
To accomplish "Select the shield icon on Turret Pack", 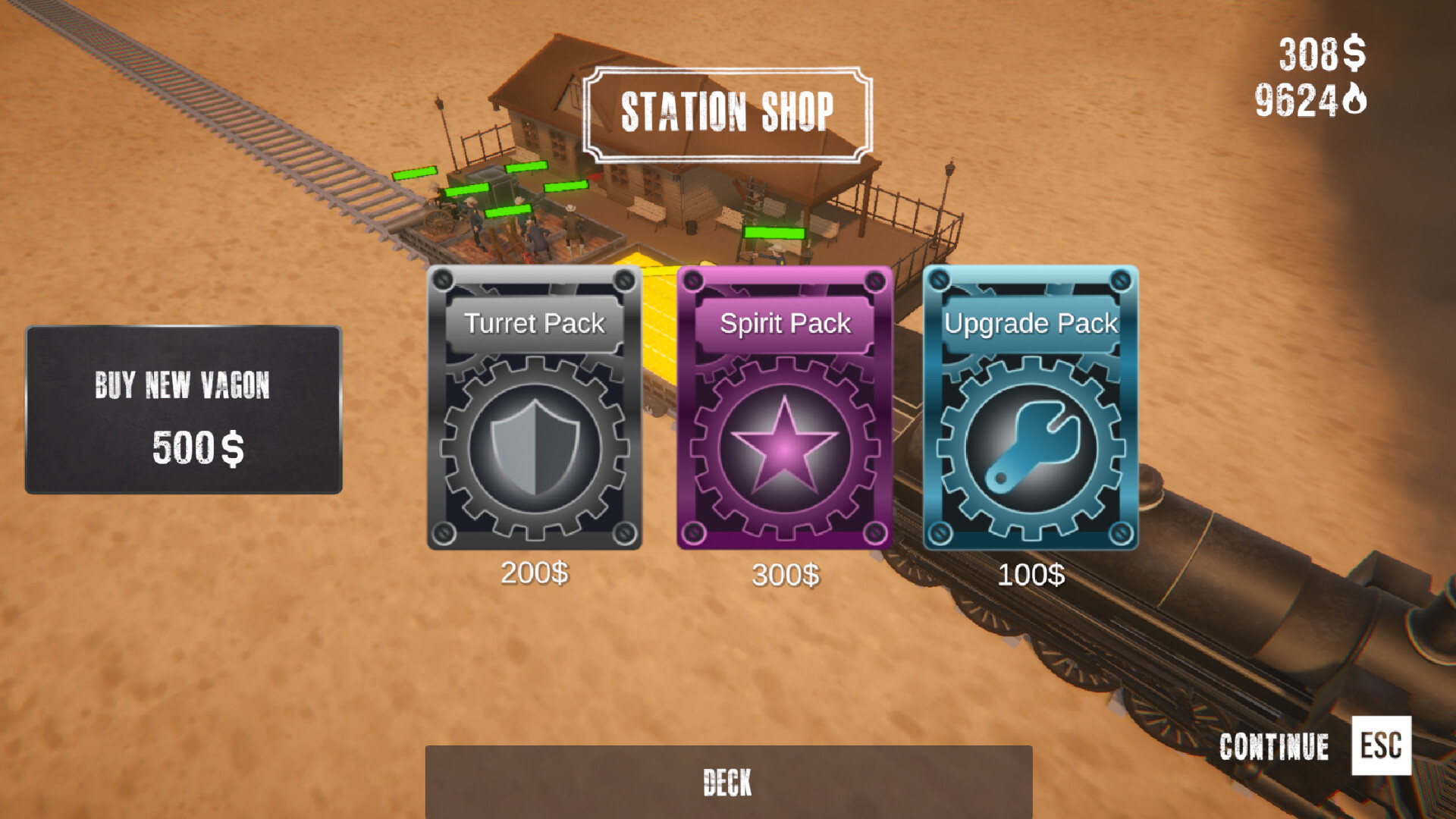I will pyautogui.click(x=535, y=447).
